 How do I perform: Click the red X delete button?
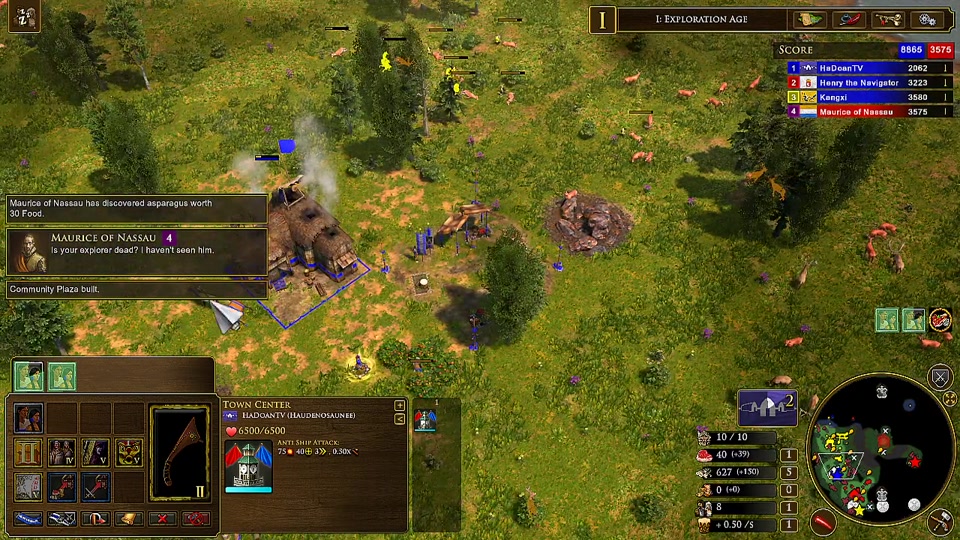162,519
